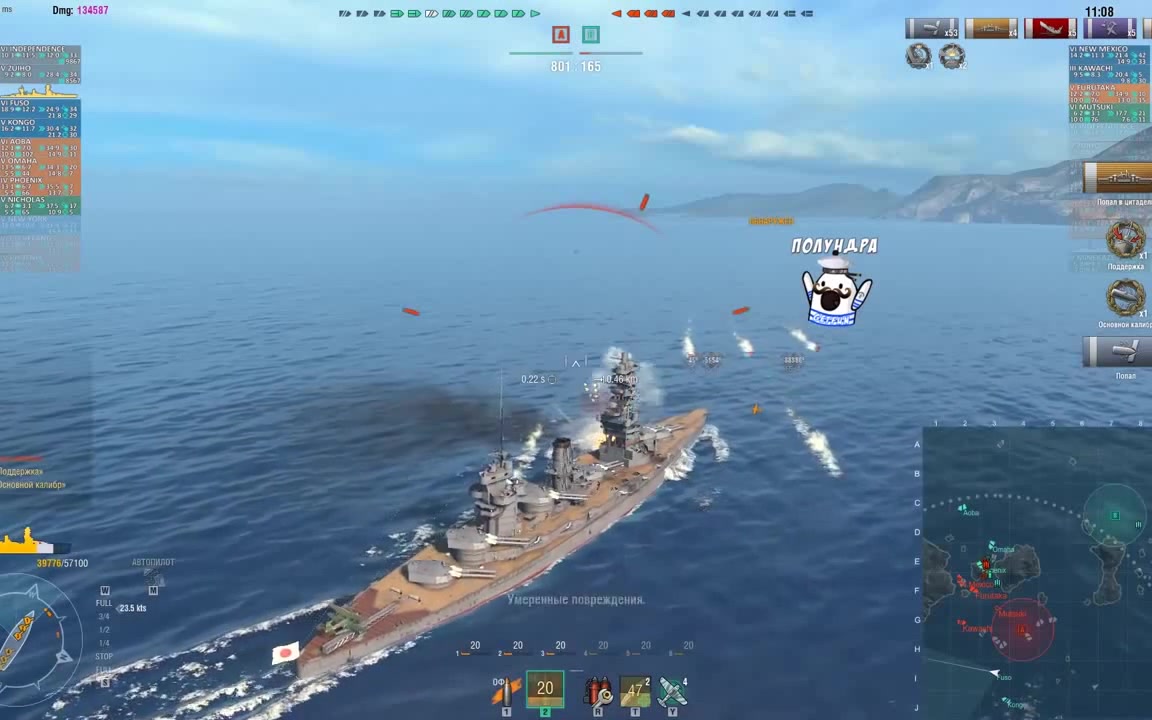Select the HE shell ammo slot

506,690
